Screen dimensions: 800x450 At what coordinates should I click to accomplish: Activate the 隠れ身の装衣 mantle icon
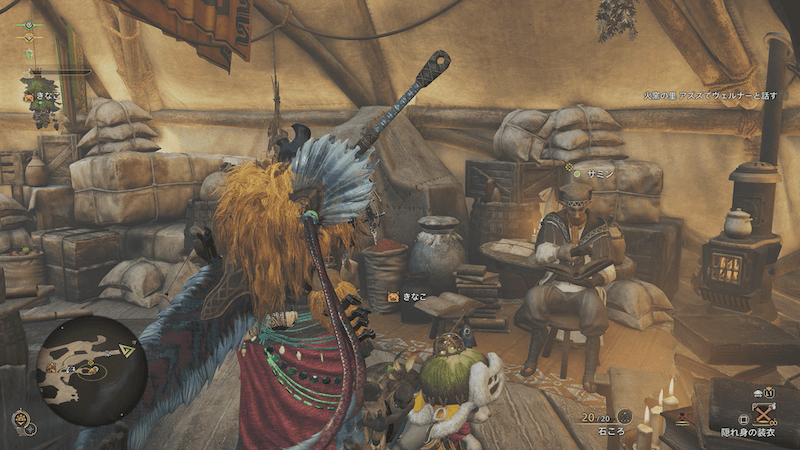click(x=765, y=414)
